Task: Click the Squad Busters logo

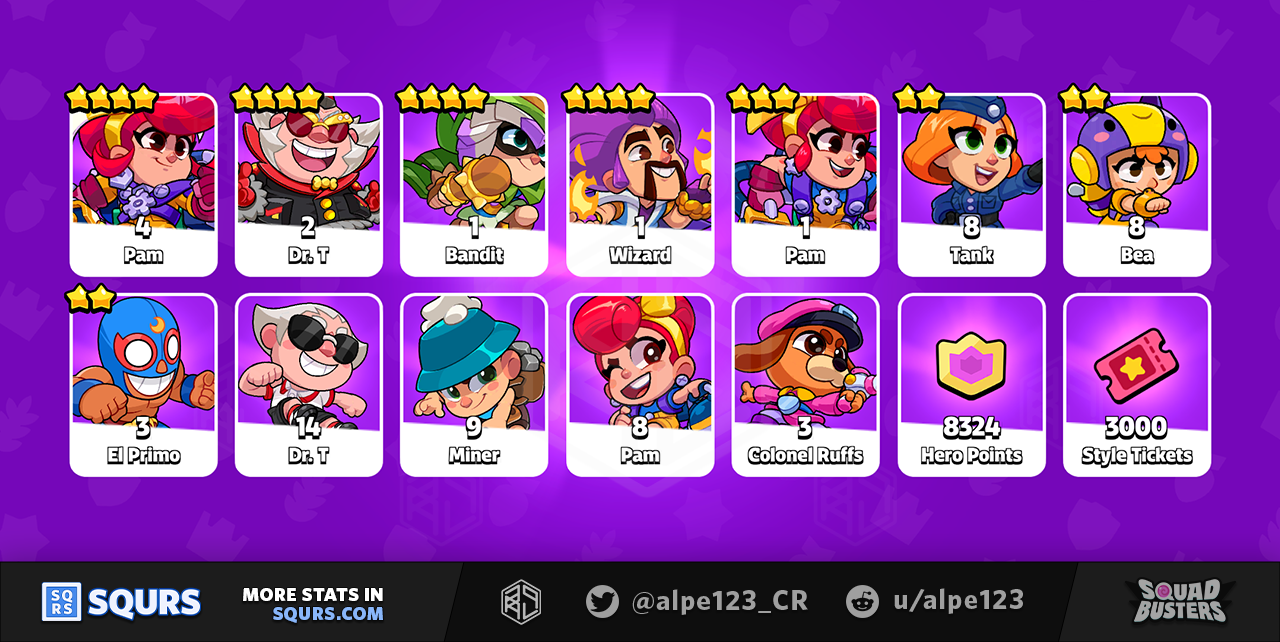Action: tap(1179, 601)
